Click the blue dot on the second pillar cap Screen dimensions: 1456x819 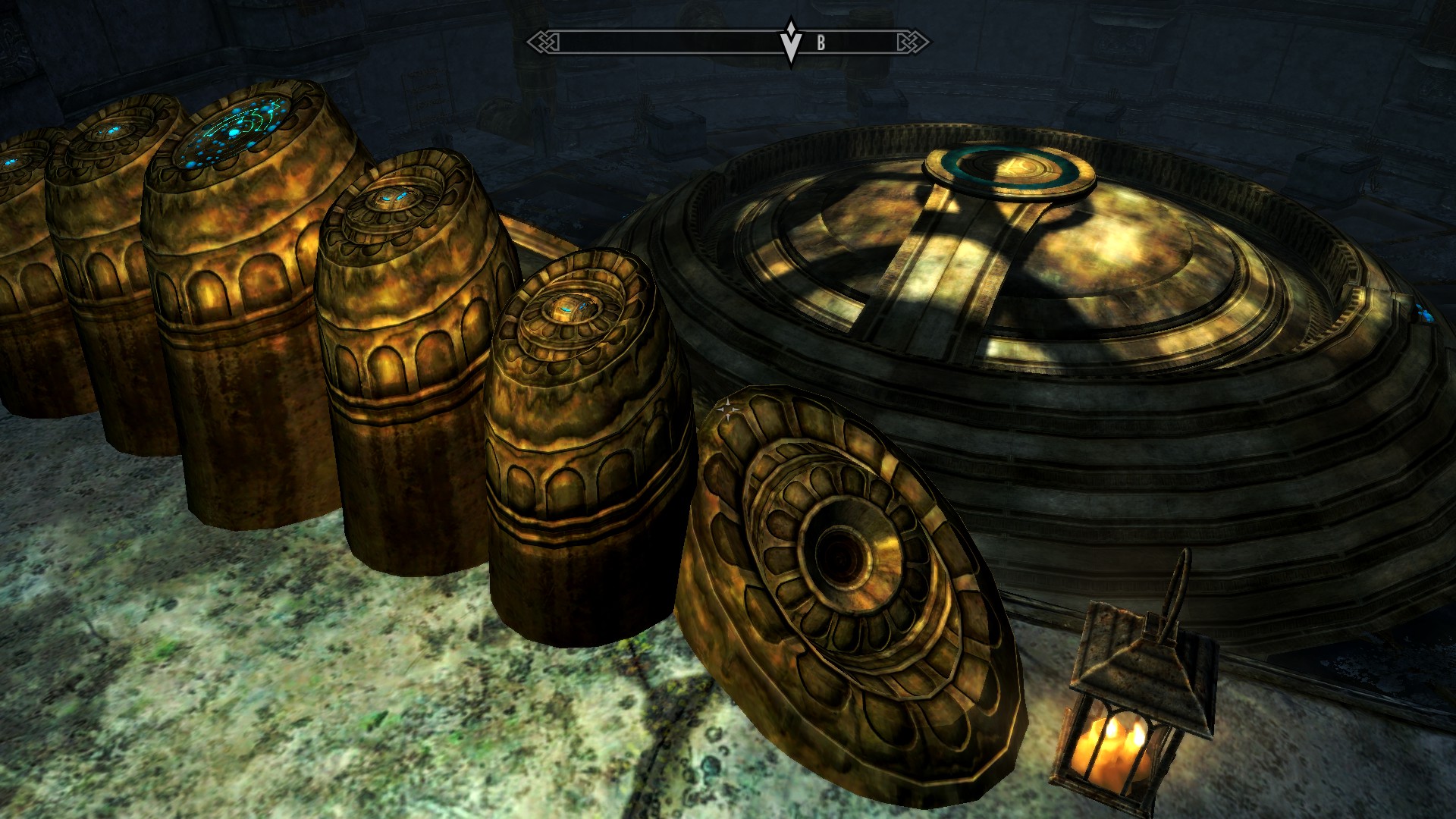click(112, 130)
